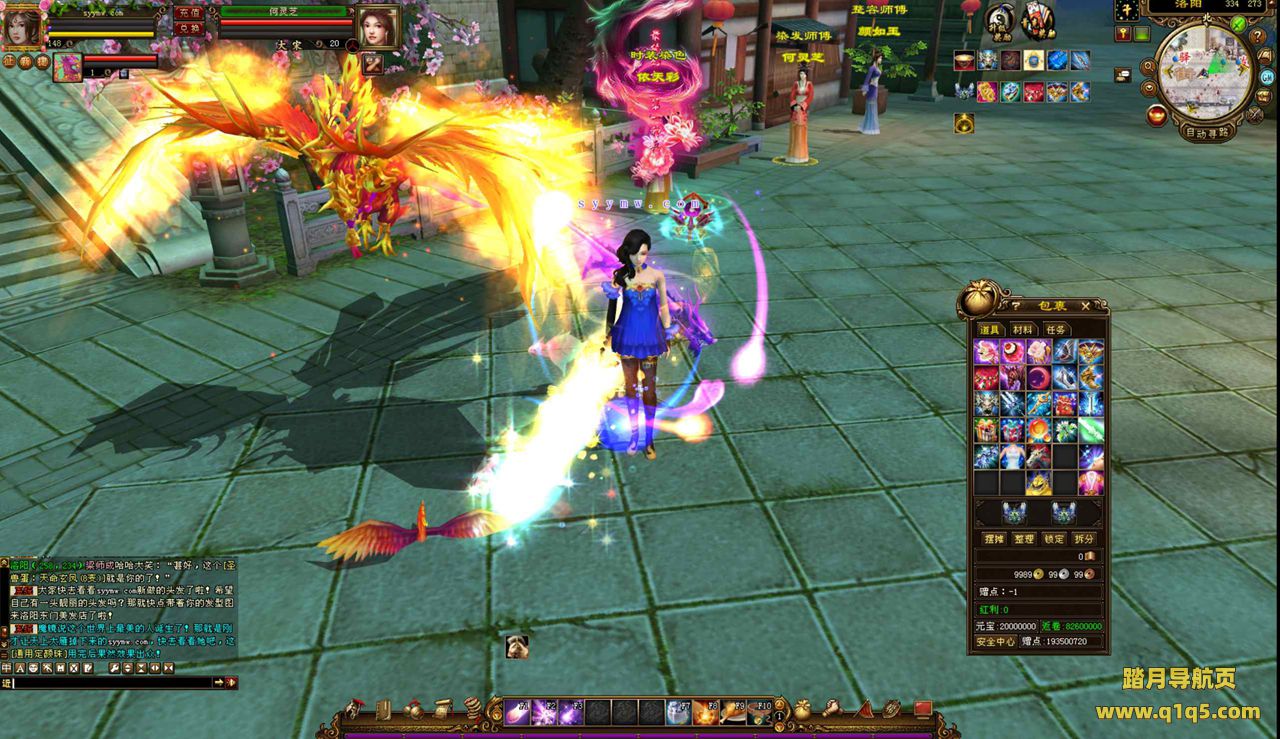Switch to the 材料 materials tab
1280x739 pixels.
[1022, 330]
